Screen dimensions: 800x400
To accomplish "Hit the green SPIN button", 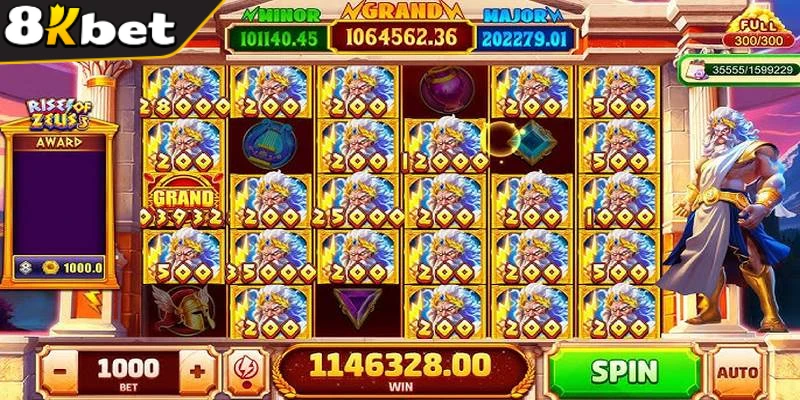I will 624,371.
